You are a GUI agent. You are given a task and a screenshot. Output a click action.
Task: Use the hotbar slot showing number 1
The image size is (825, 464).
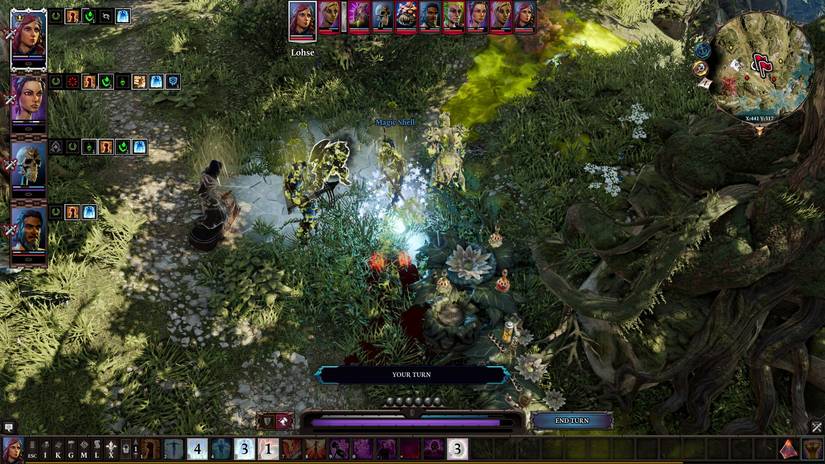(x=268, y=449)
